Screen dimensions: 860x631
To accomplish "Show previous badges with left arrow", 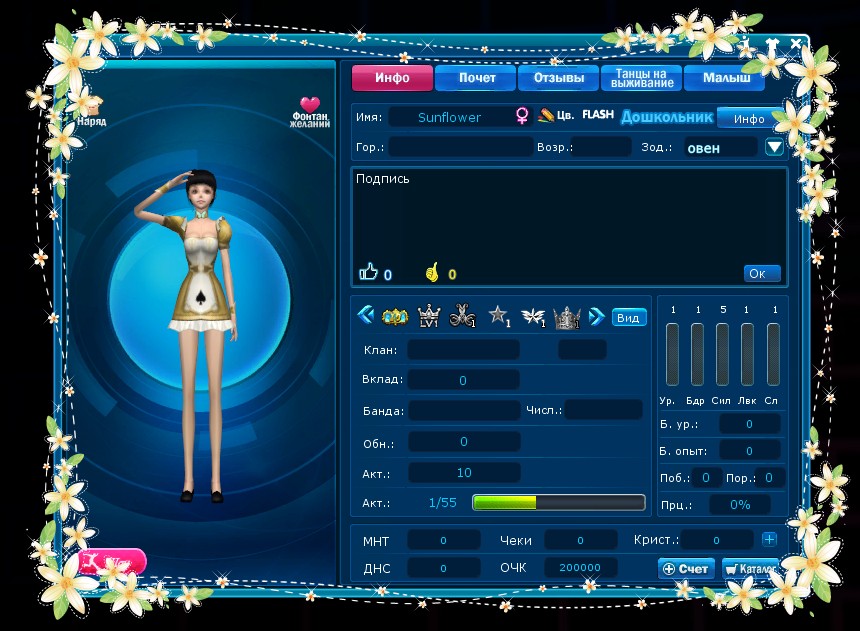I will [365, 316].
